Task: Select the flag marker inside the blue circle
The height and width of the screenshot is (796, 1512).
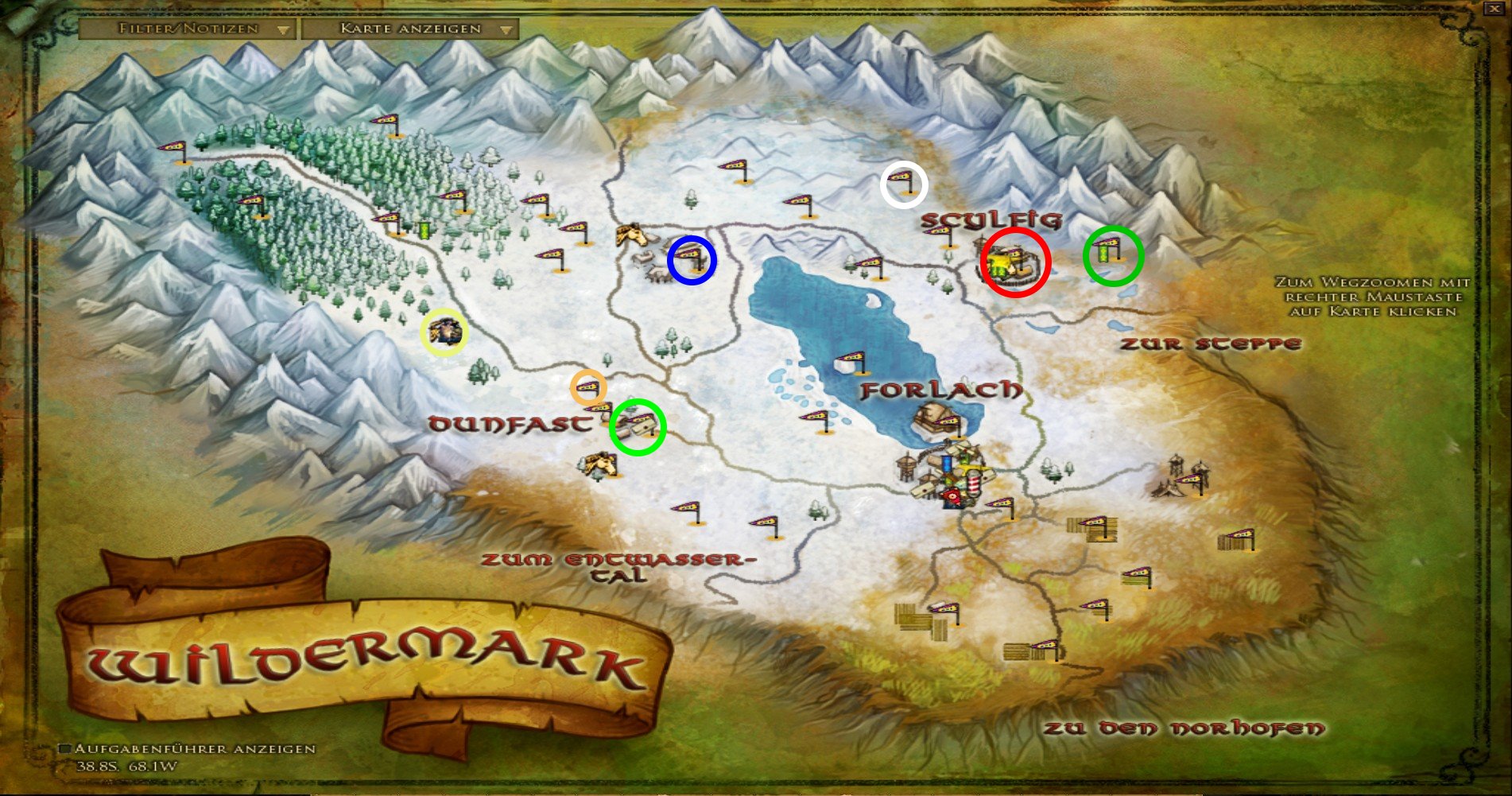Action: click(x=691, y=257)
